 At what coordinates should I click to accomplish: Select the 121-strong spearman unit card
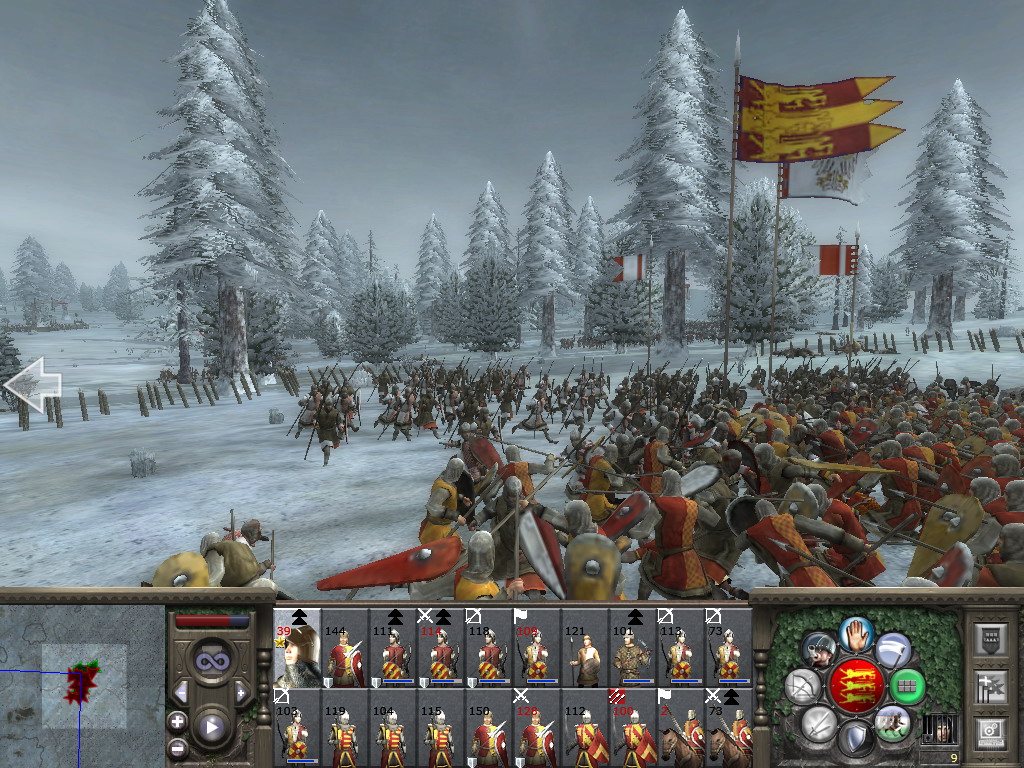coord(585,648)
